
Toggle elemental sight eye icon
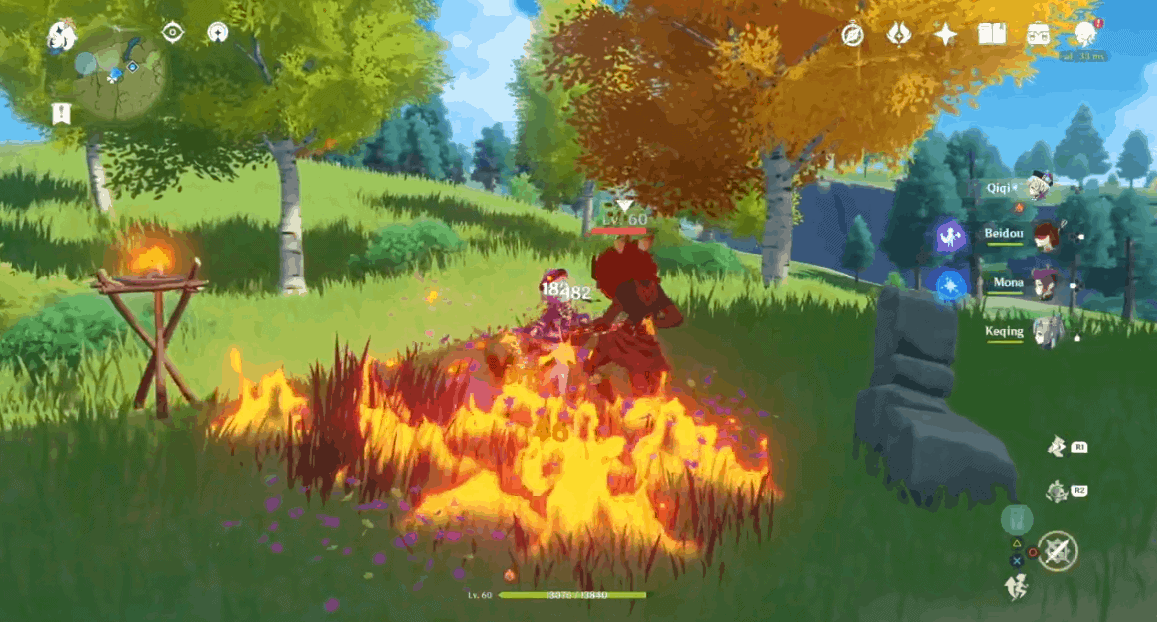(x=173, y=33)
